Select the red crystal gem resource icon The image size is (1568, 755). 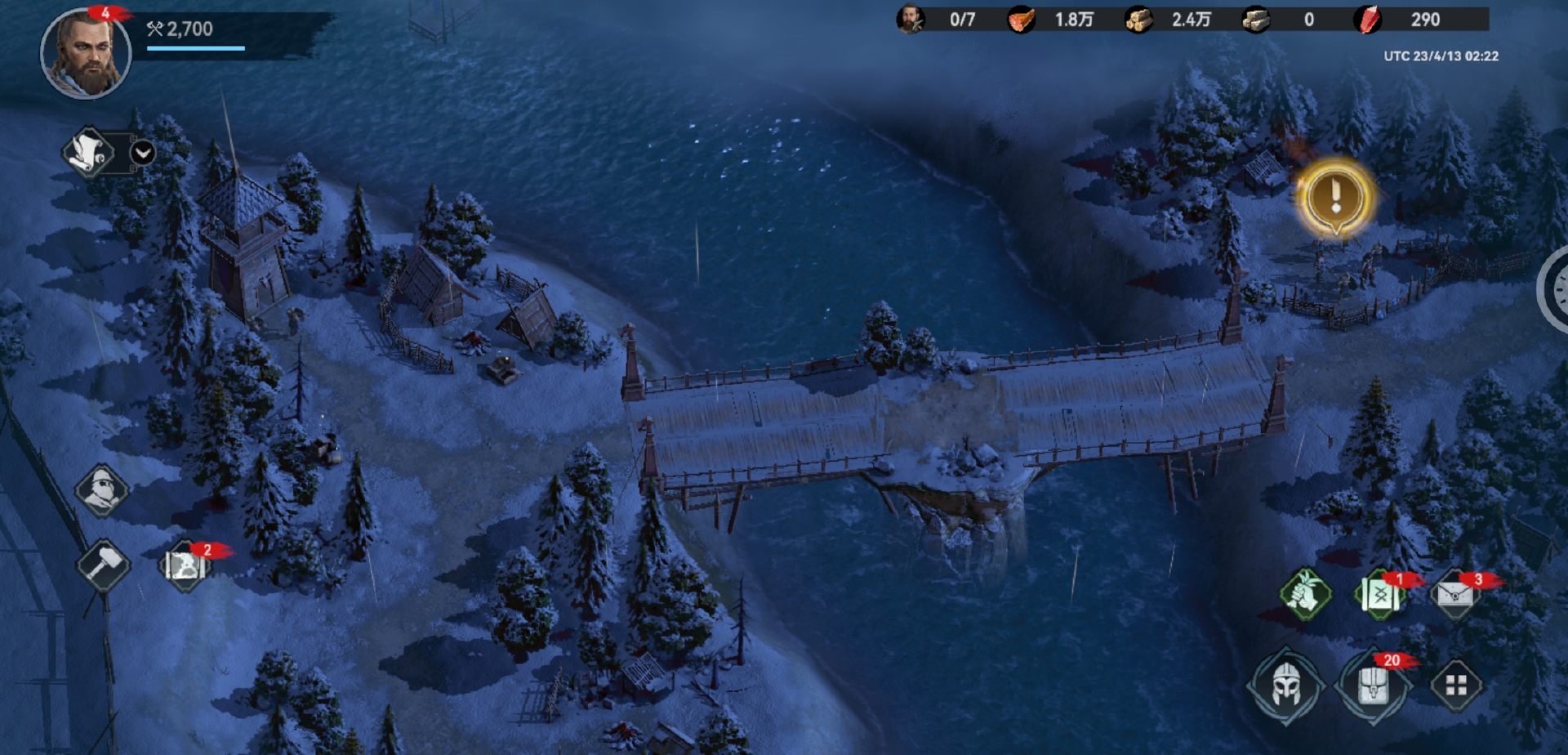click(1368, 20)
